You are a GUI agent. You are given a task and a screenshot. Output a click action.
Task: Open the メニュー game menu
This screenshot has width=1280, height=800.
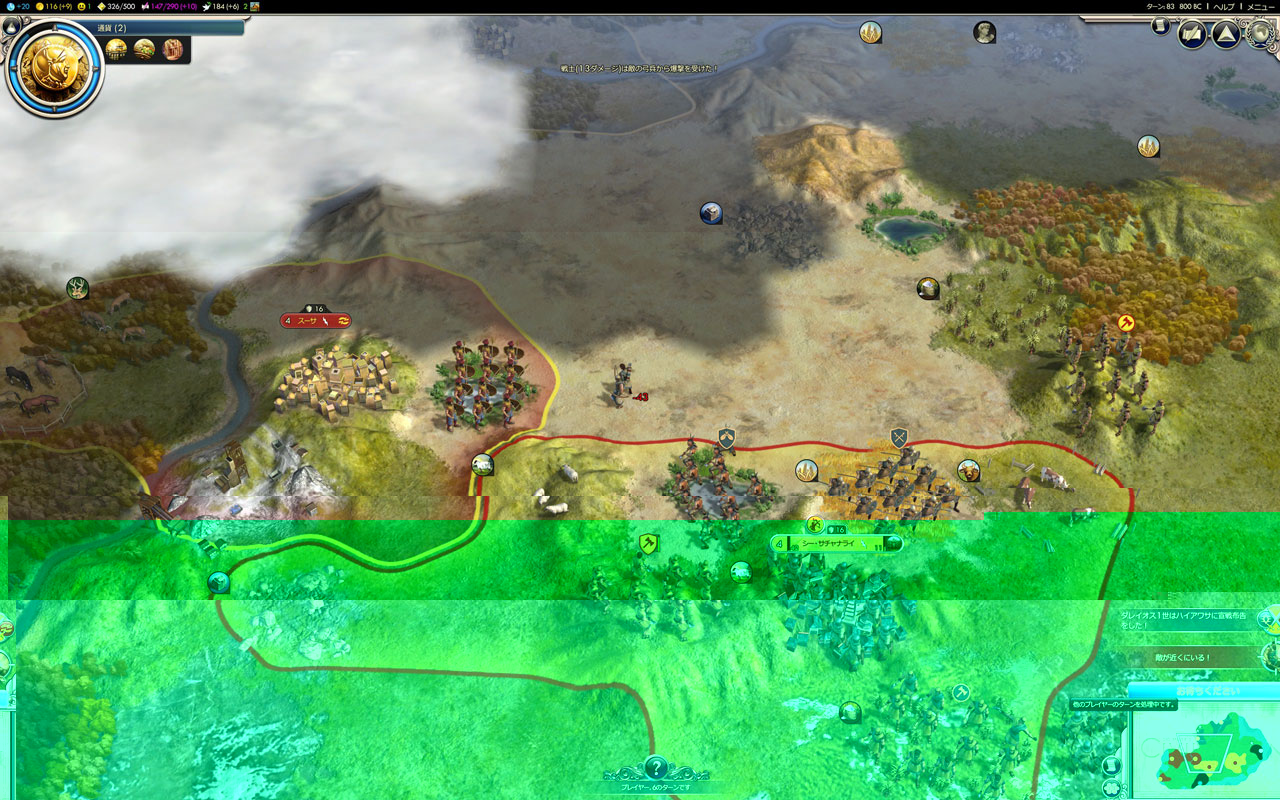click(x=1260, y=6)
